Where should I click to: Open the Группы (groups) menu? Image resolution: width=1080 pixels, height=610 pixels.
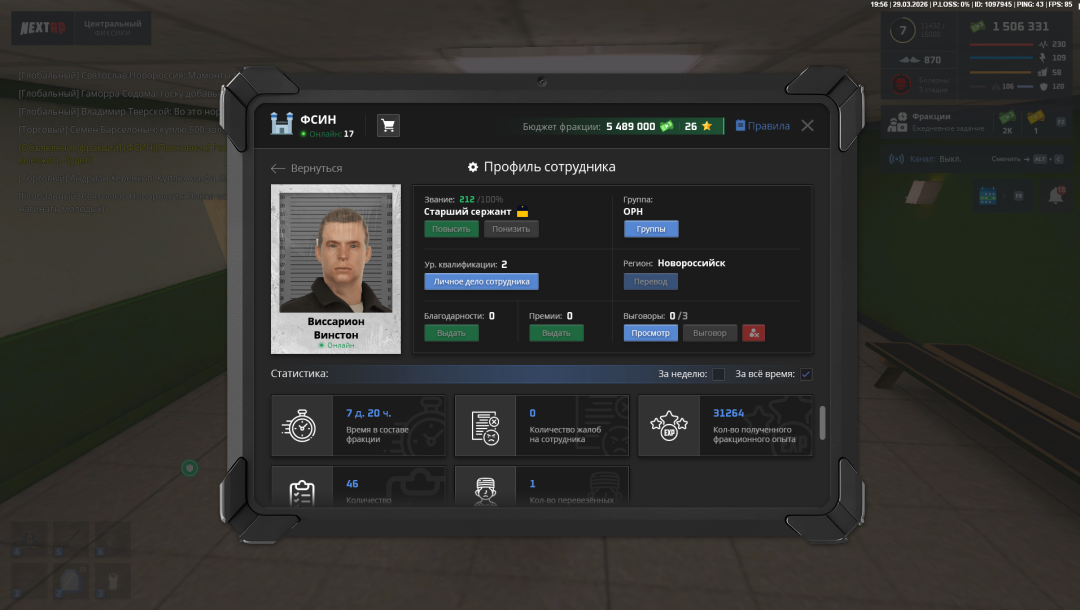pos(651,229)
